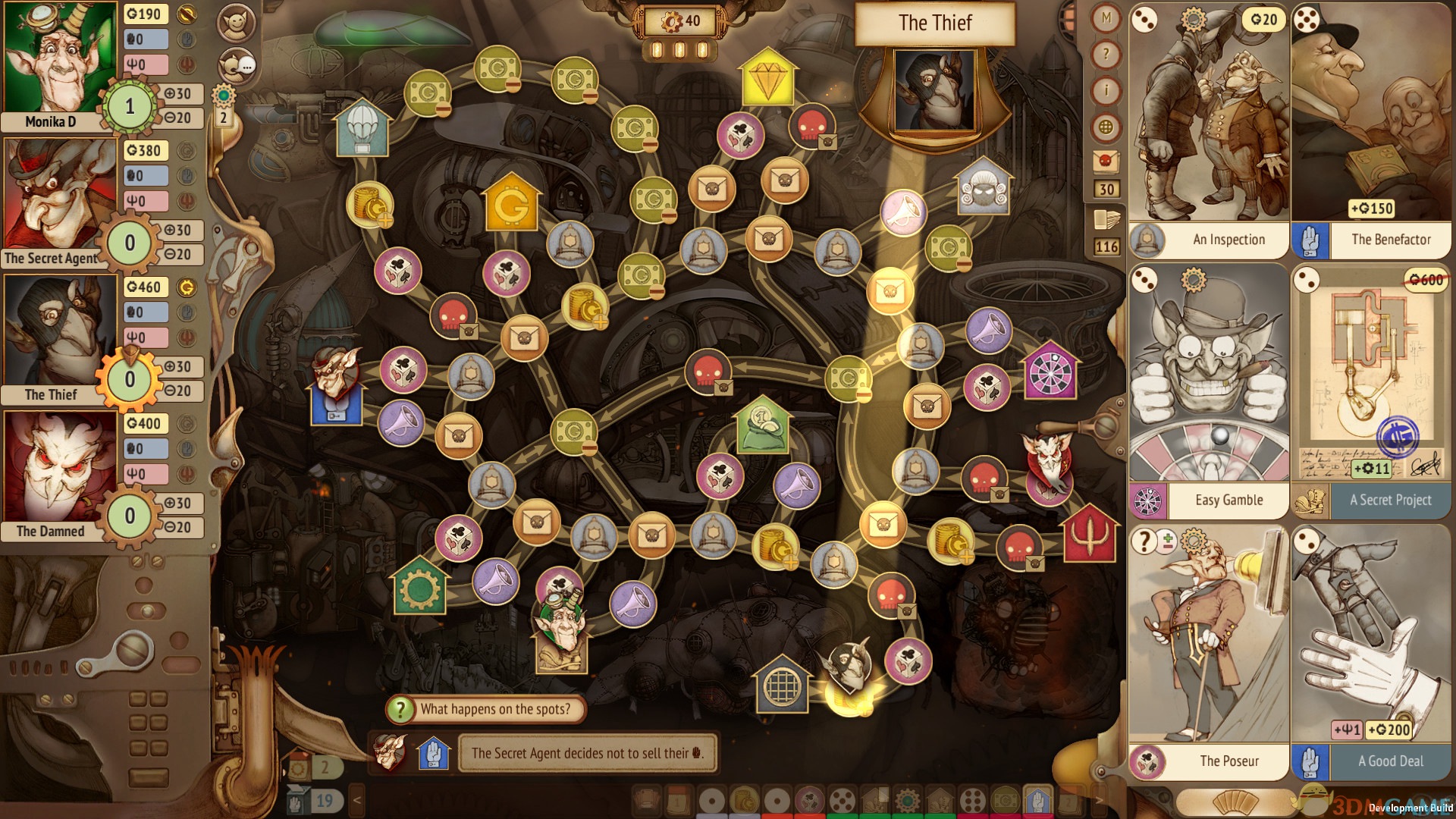Open the red skull envelope deck
Viewport: 1456px width, 819px height.
[x=1106, y=162]
